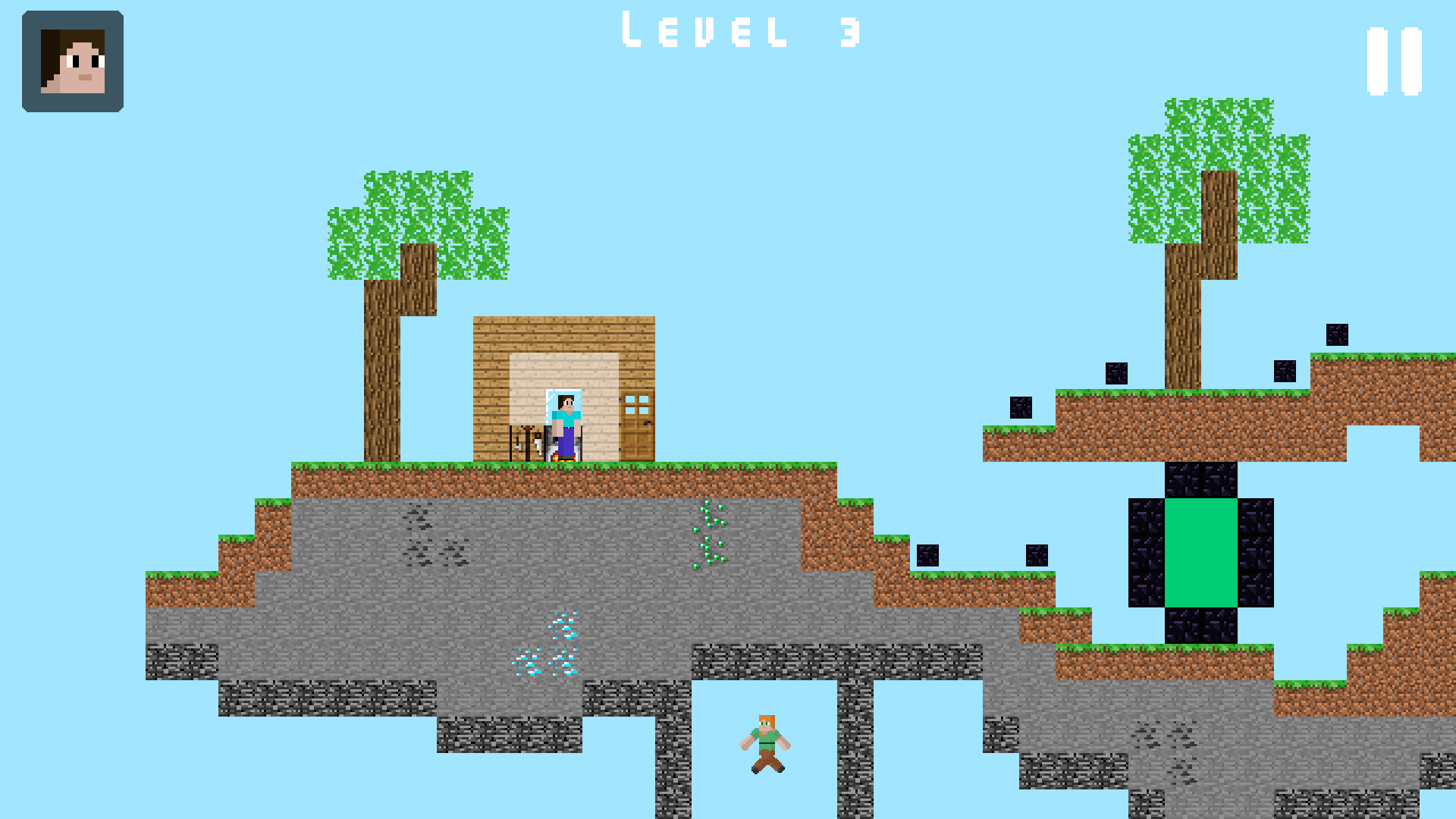The width and height of the screenshot is (1456, 819).
Task: Click the Level 3 title text
Action: point(739,30)
